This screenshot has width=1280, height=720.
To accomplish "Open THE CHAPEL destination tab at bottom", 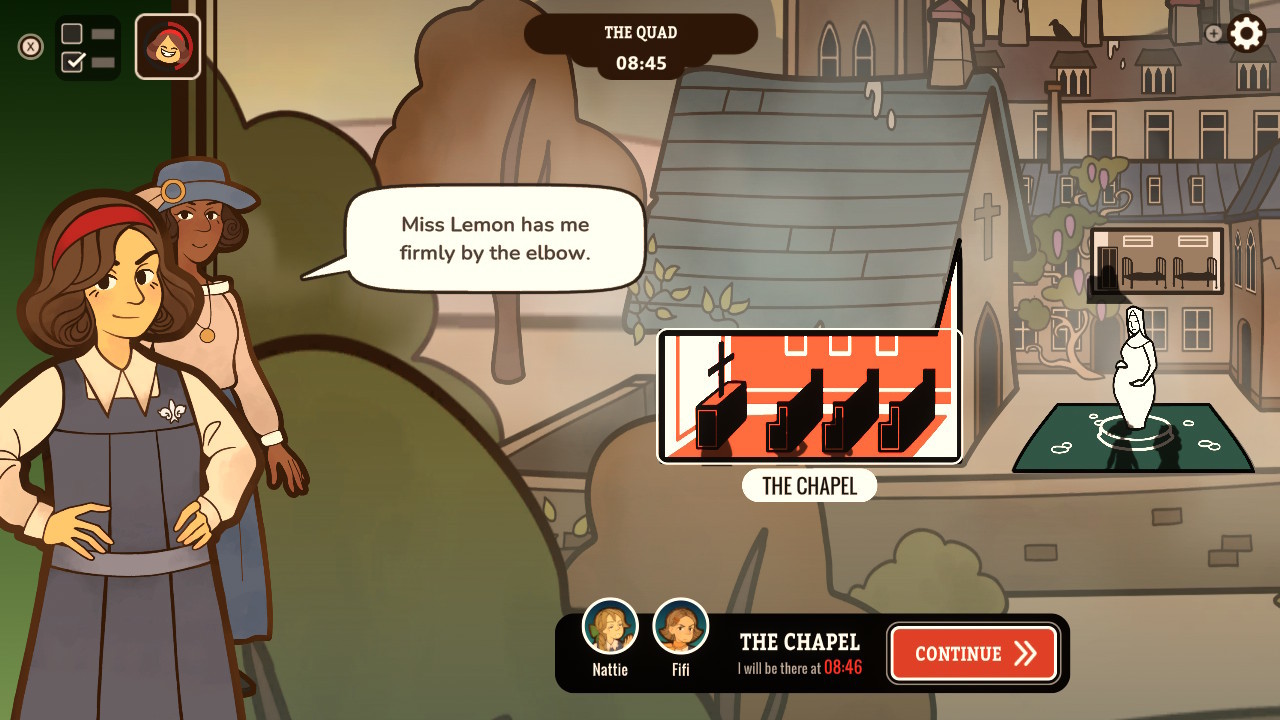I will pyautogui.click(x=799, y=643).
